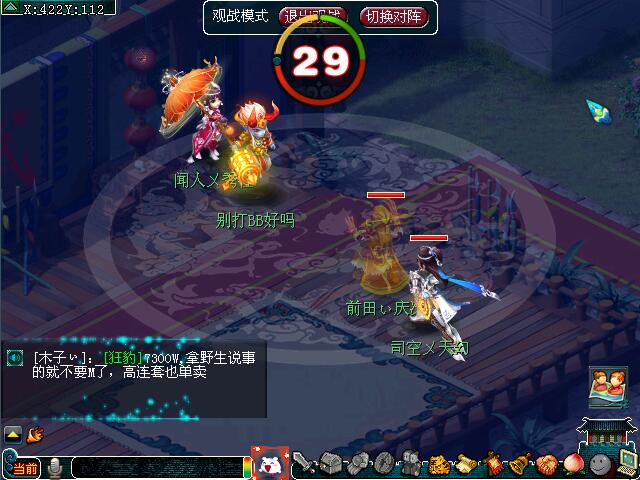Click the golden bell icon
Screen dimensions: 640x480
click(x=519, y=463)
